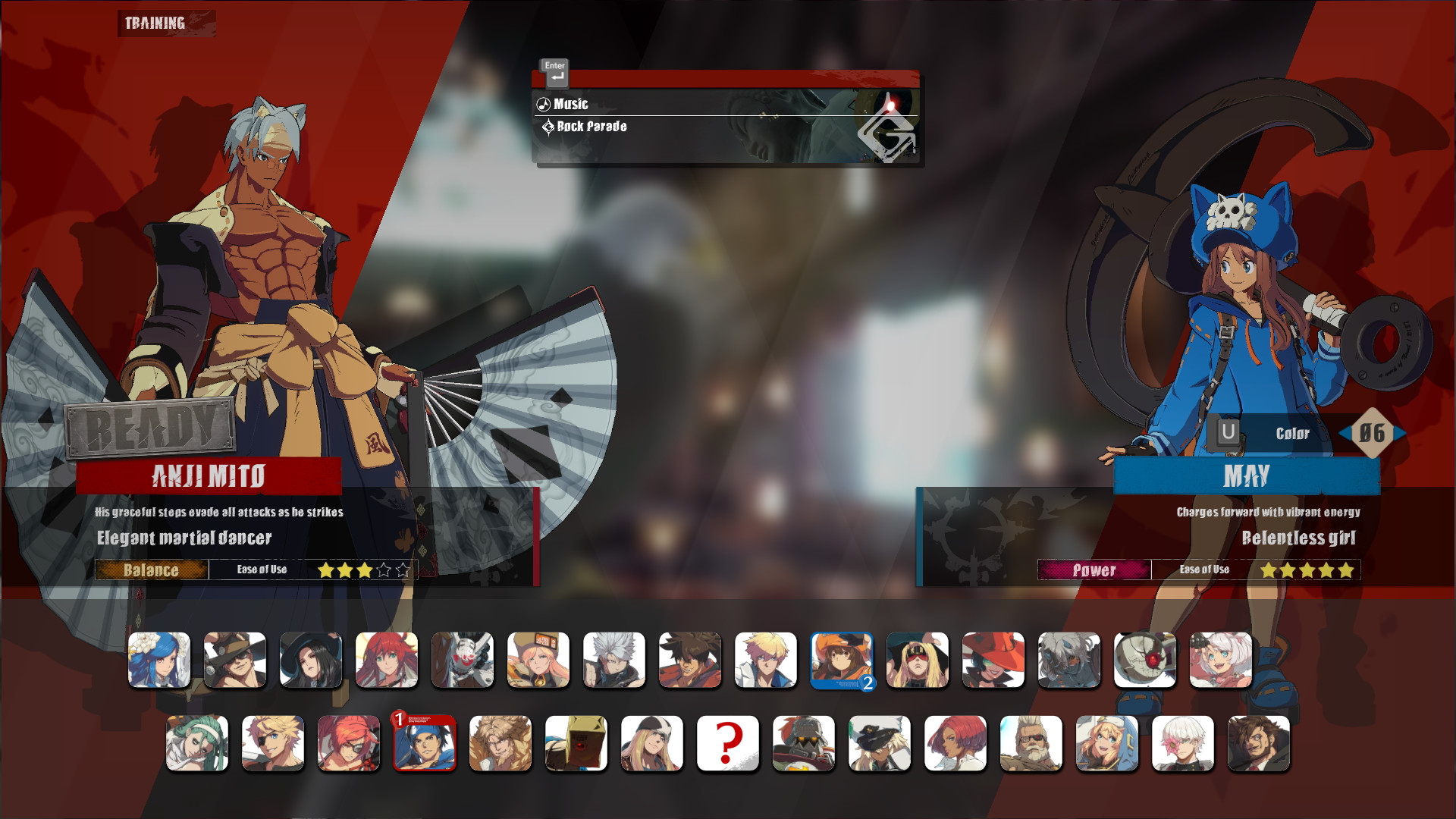Click the random select question mark tile
The height and width of the screenshot is (819, 1456).
pos(728,743)
